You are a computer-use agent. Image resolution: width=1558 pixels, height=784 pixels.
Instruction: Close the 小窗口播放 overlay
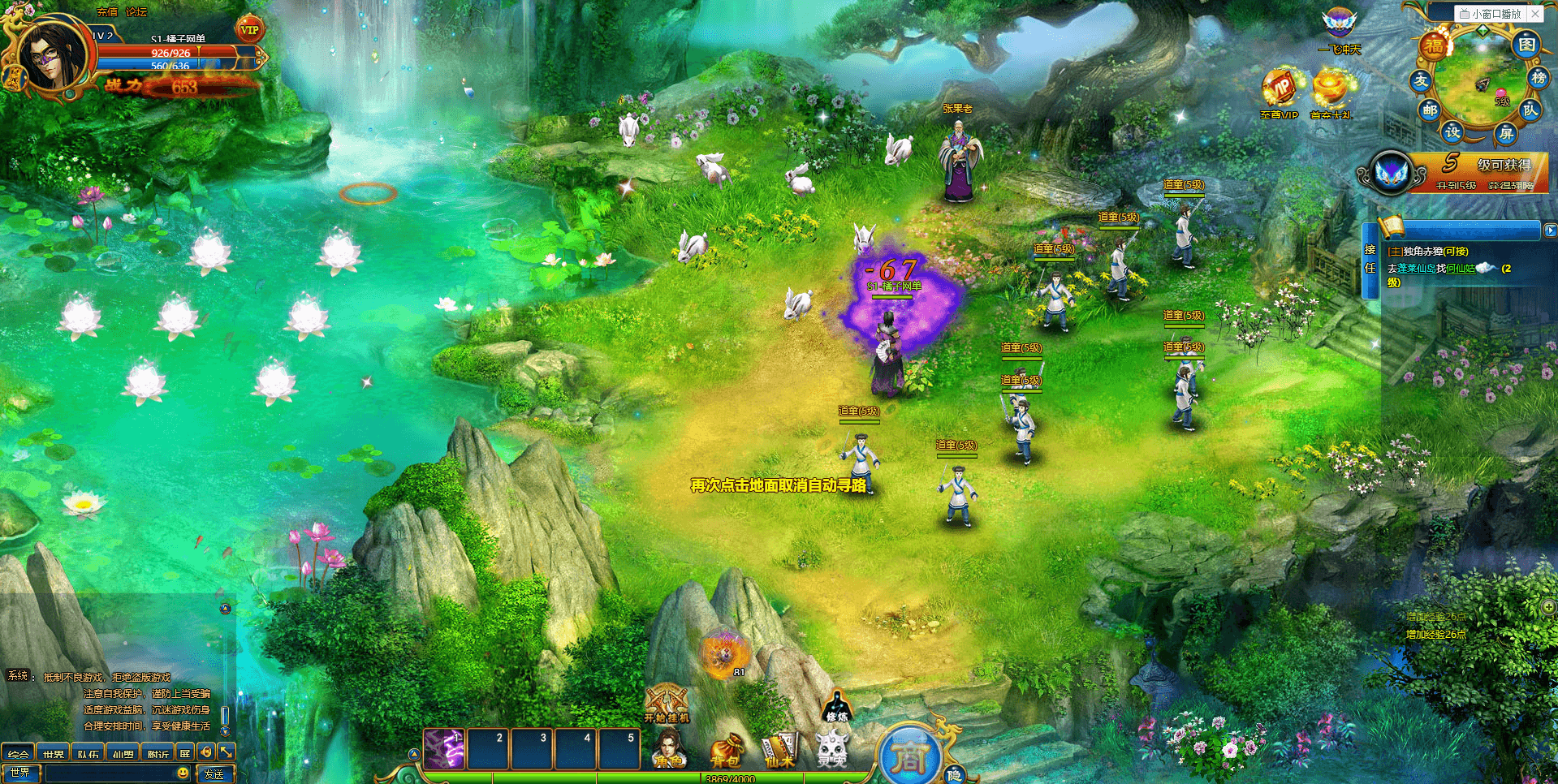[1534, 13]
